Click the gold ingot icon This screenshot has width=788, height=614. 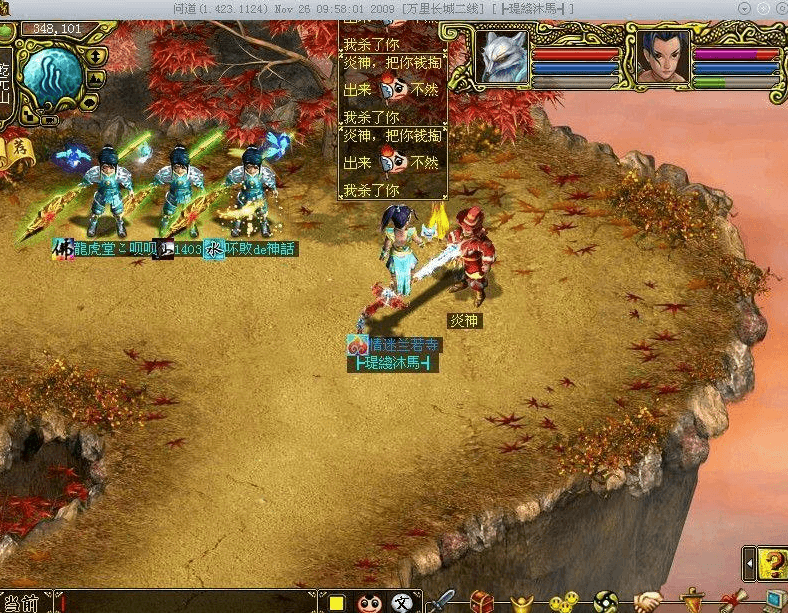click(522, 601)
